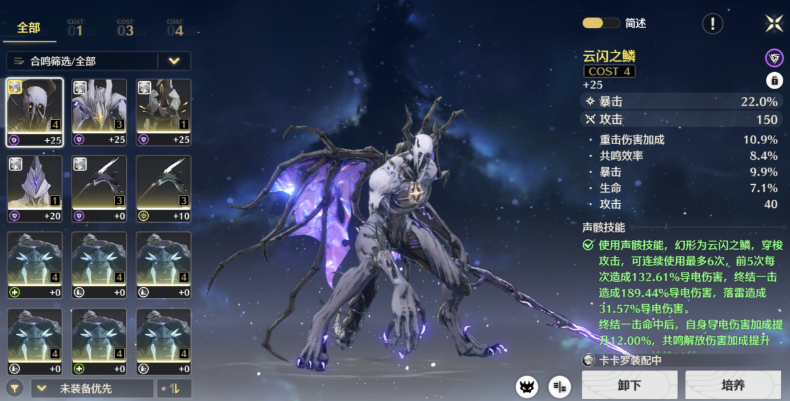Screen dimensions: 790x401
Task: Toggle the lock icon for 云闪之鳞
Action: (x=773, y=80)
